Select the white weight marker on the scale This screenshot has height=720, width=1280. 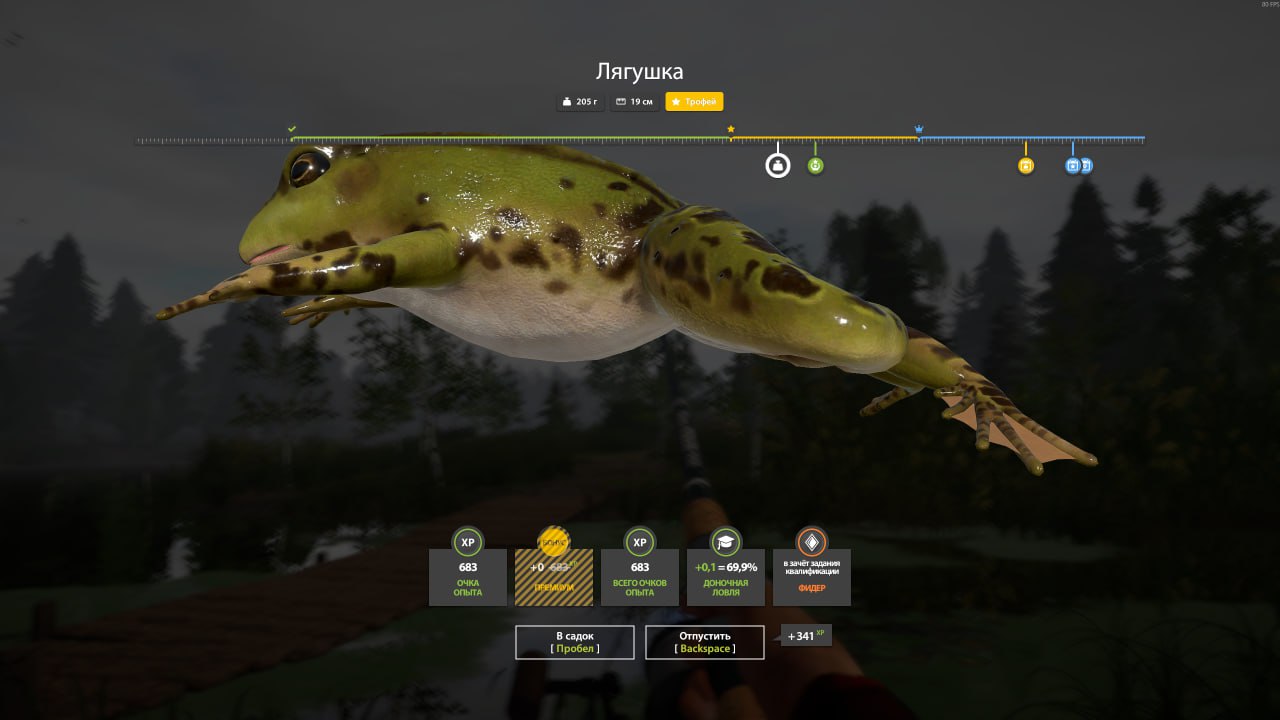(778, 165)
